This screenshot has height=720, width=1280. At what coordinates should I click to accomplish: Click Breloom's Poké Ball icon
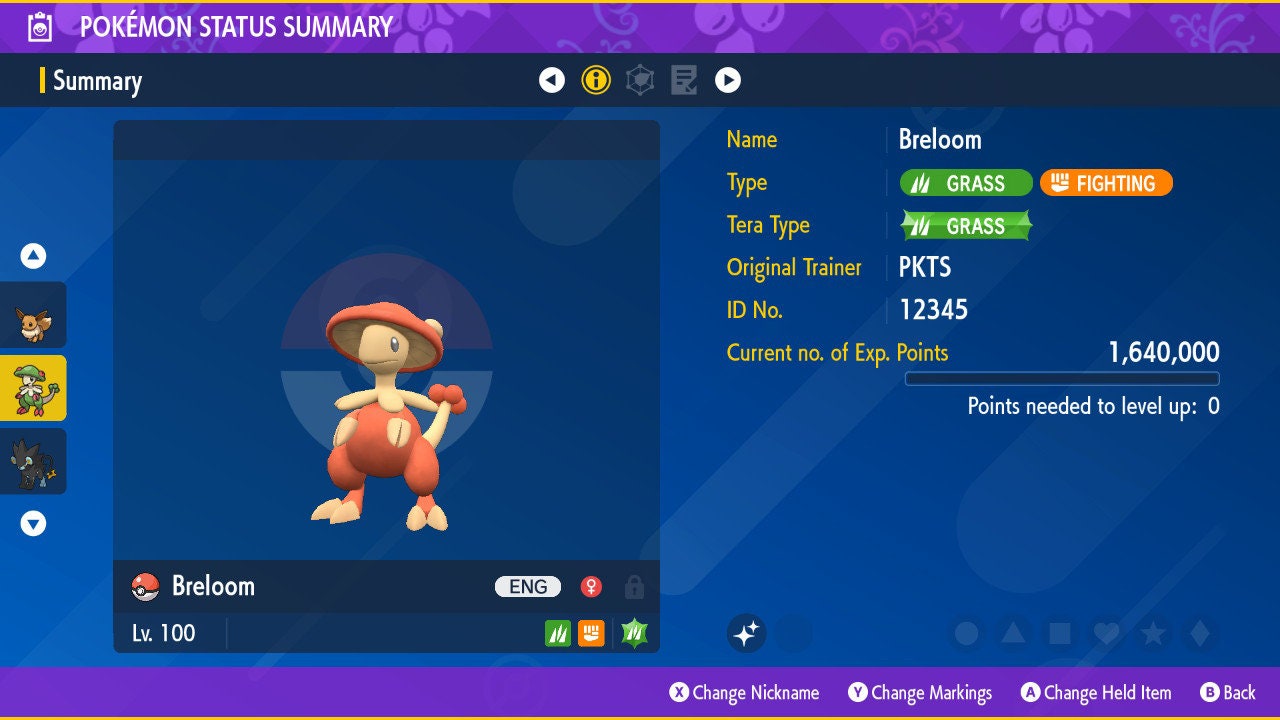(145, 587)
